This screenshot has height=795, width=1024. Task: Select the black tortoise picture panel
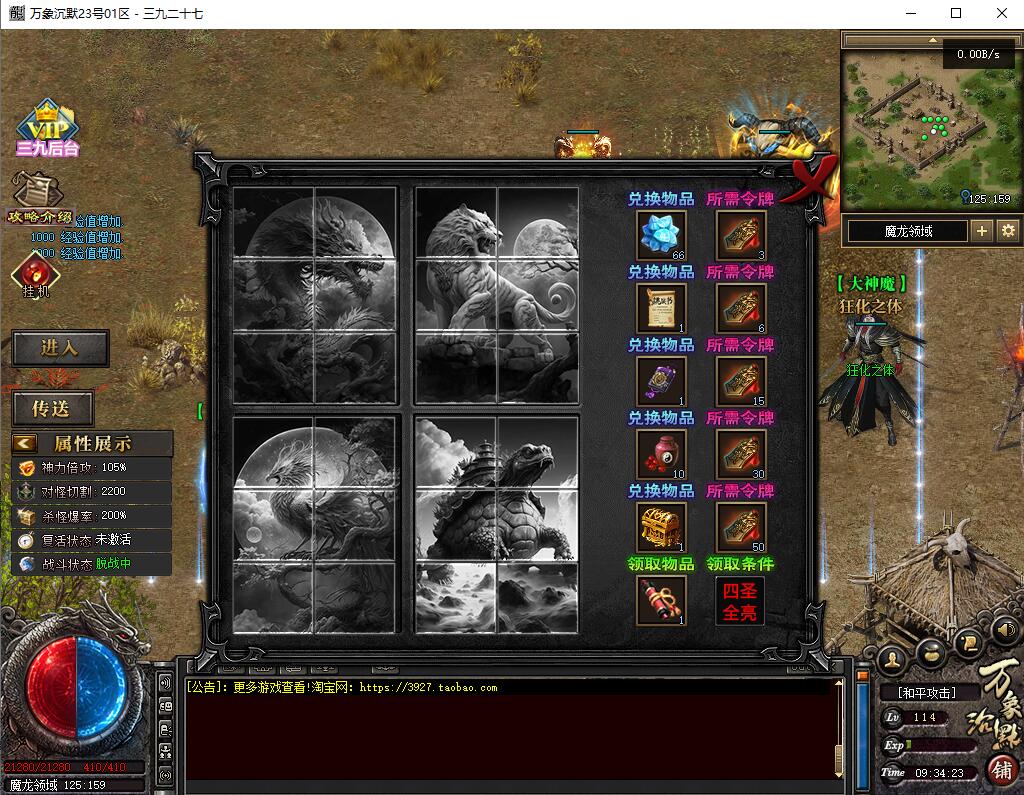[x=497, y=524]
